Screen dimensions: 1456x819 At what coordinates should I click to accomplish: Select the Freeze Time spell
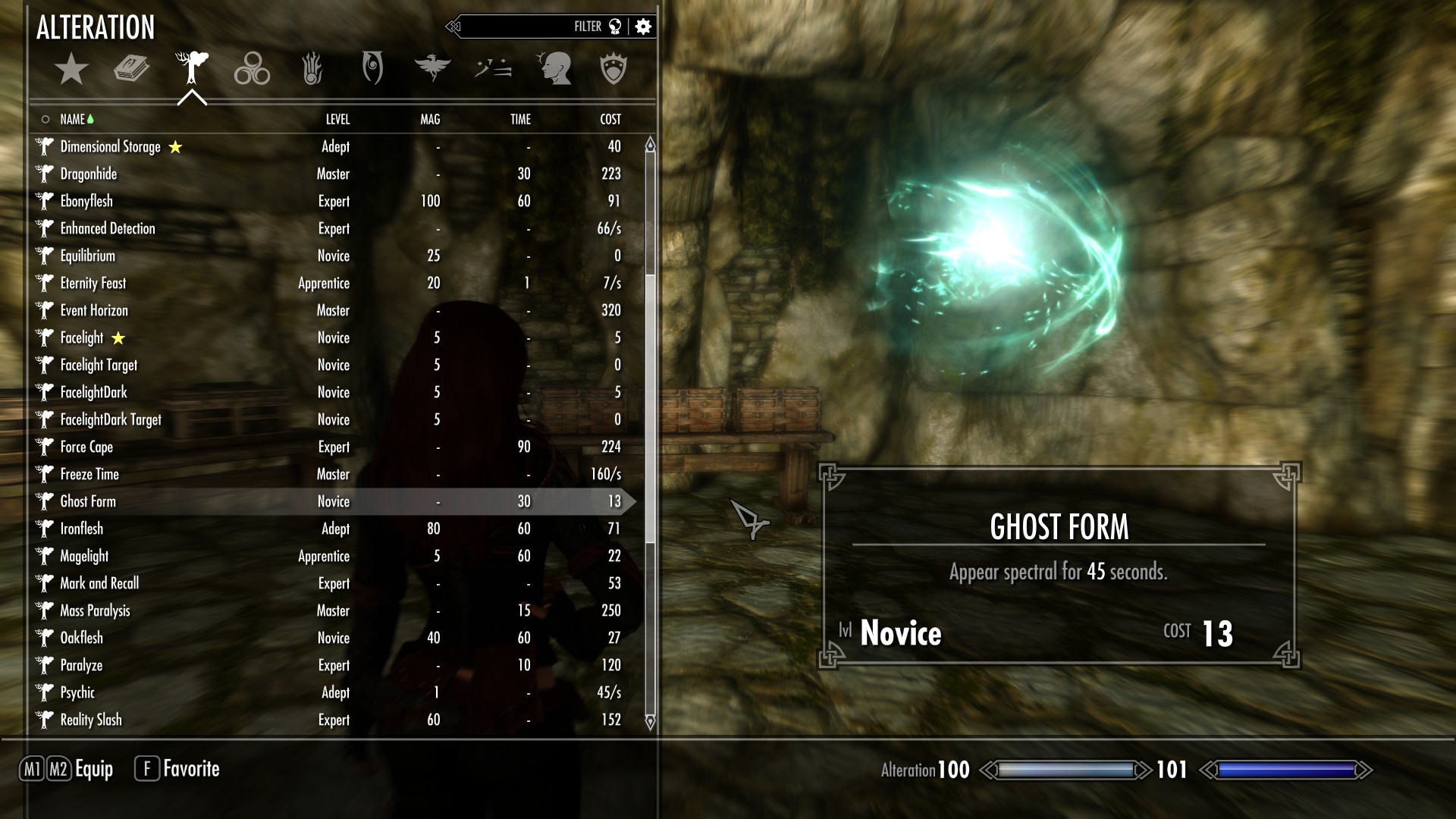(89, 474)
